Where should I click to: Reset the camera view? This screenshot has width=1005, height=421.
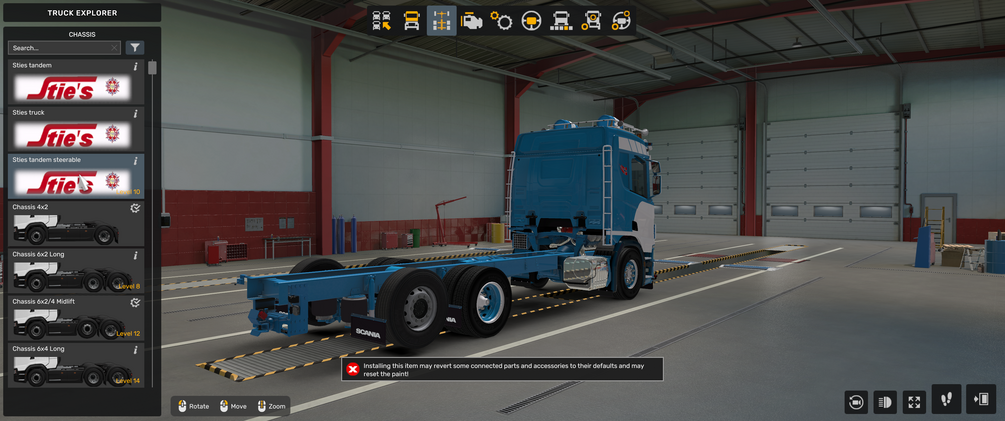tap(856, 402)
